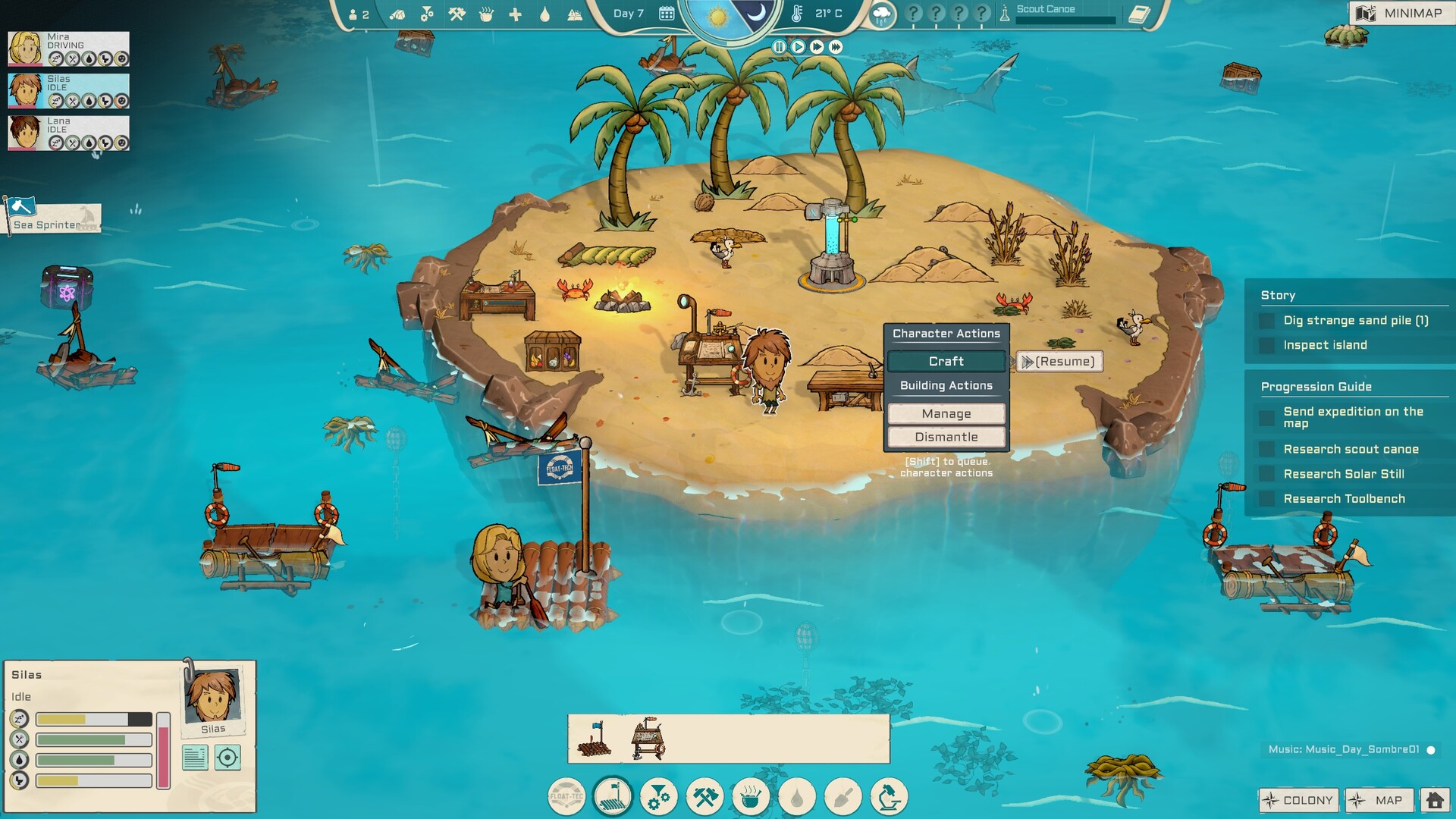Select Manage under Building Actions
Image resolution: width=1456 pixels, height=819 pixels.
(946, 413)
